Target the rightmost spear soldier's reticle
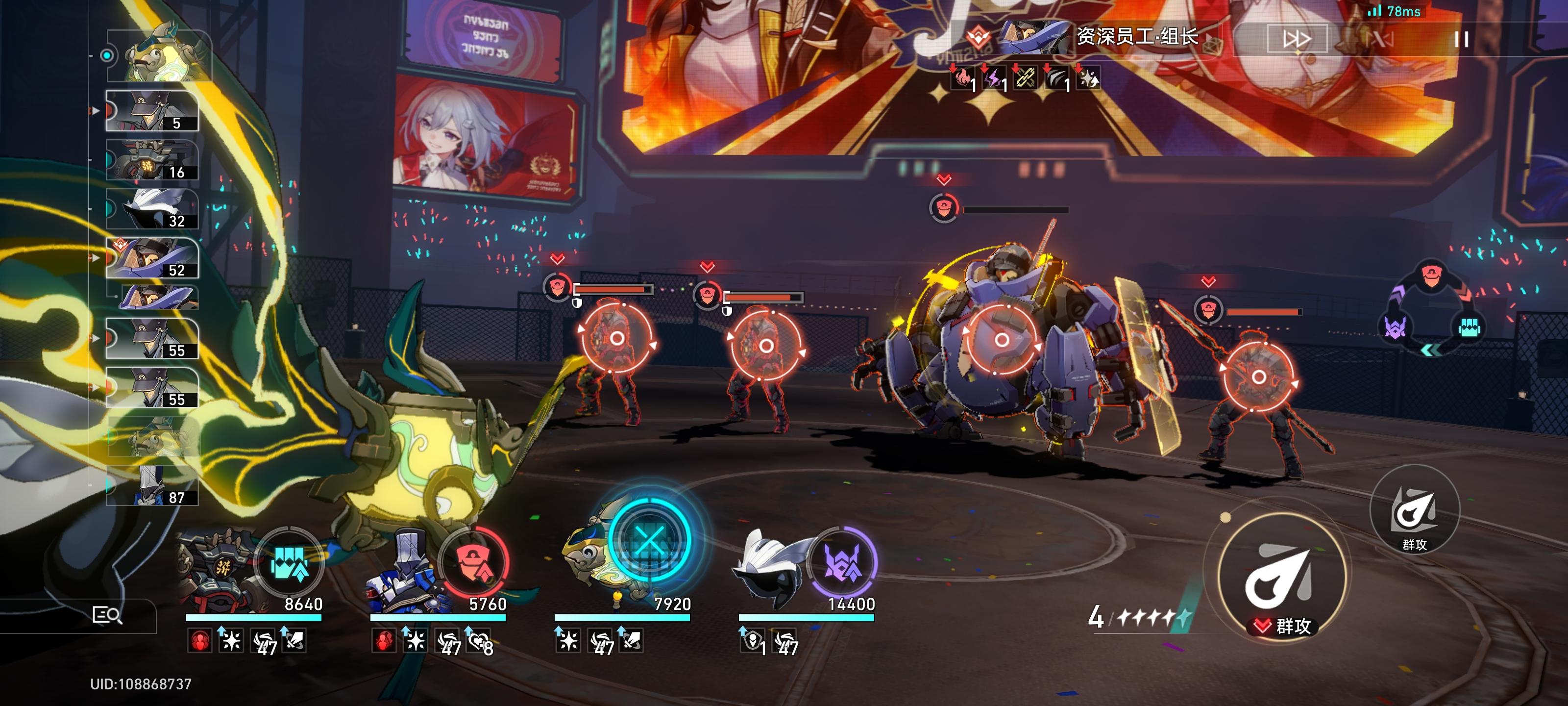The image size is (1568, 706). click(x=1259, y=378)
